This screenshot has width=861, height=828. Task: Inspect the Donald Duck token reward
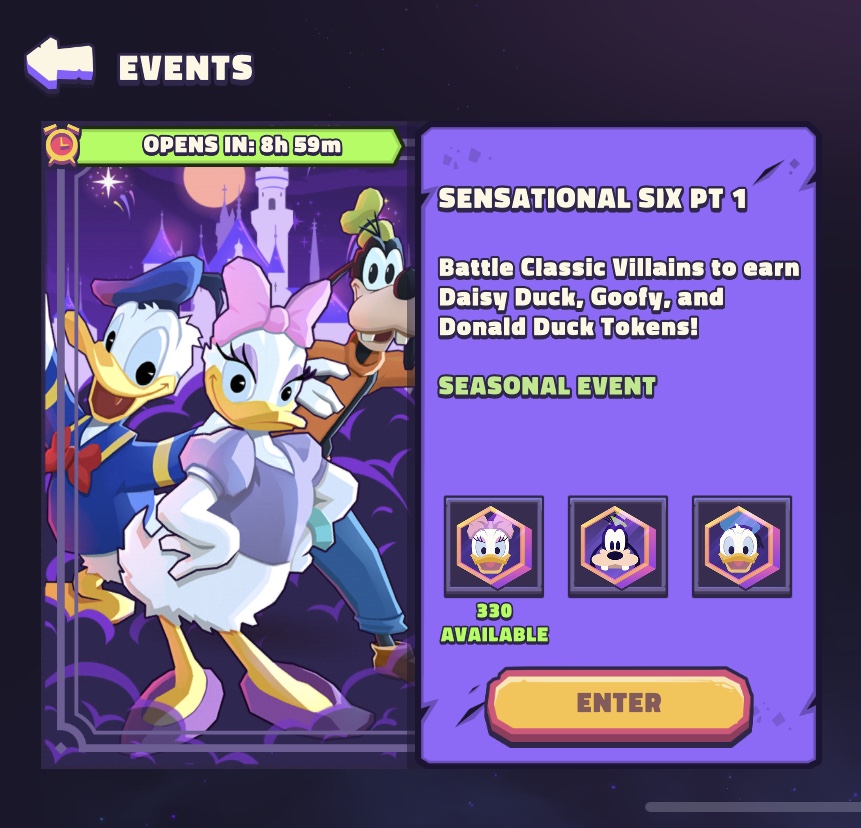741,546
